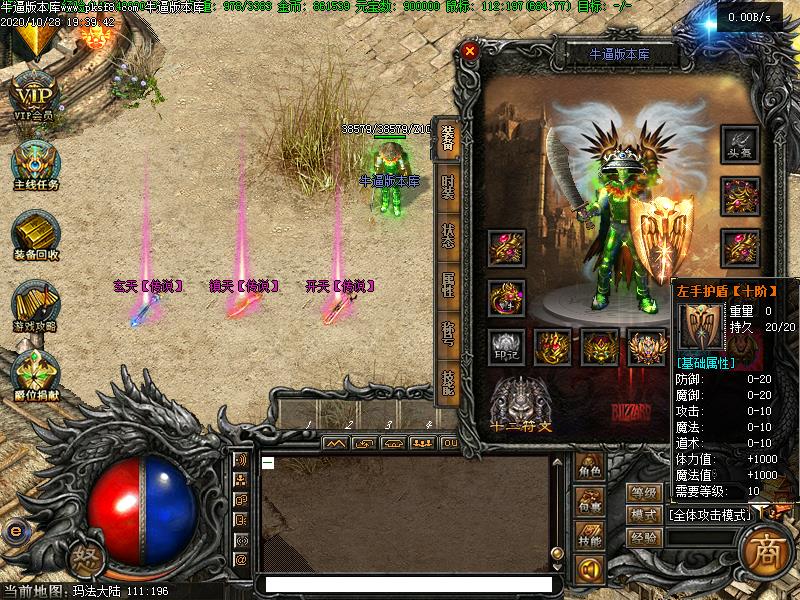This screenshot has height=600, width=800.
Task: Close the character equipment panel
Action: 470,50
